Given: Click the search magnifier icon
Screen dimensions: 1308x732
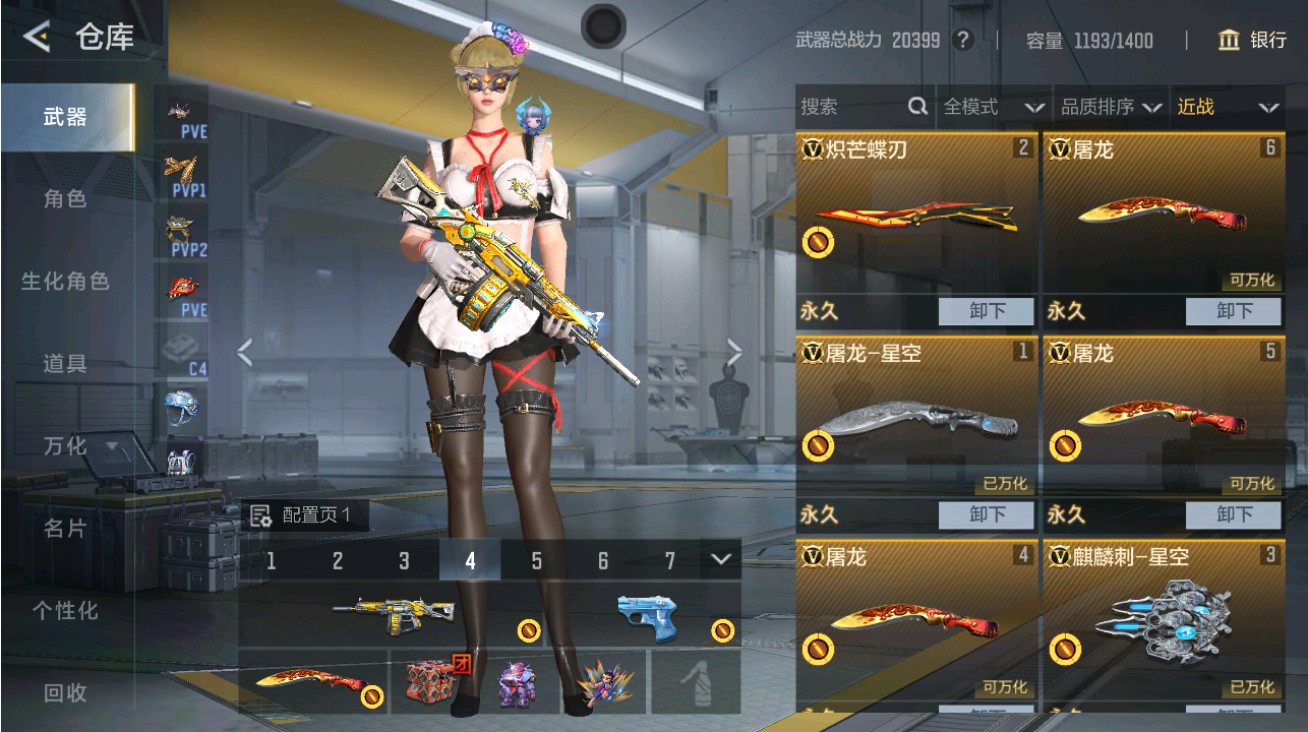Looking at the screenshot, I should click(918, 106).
